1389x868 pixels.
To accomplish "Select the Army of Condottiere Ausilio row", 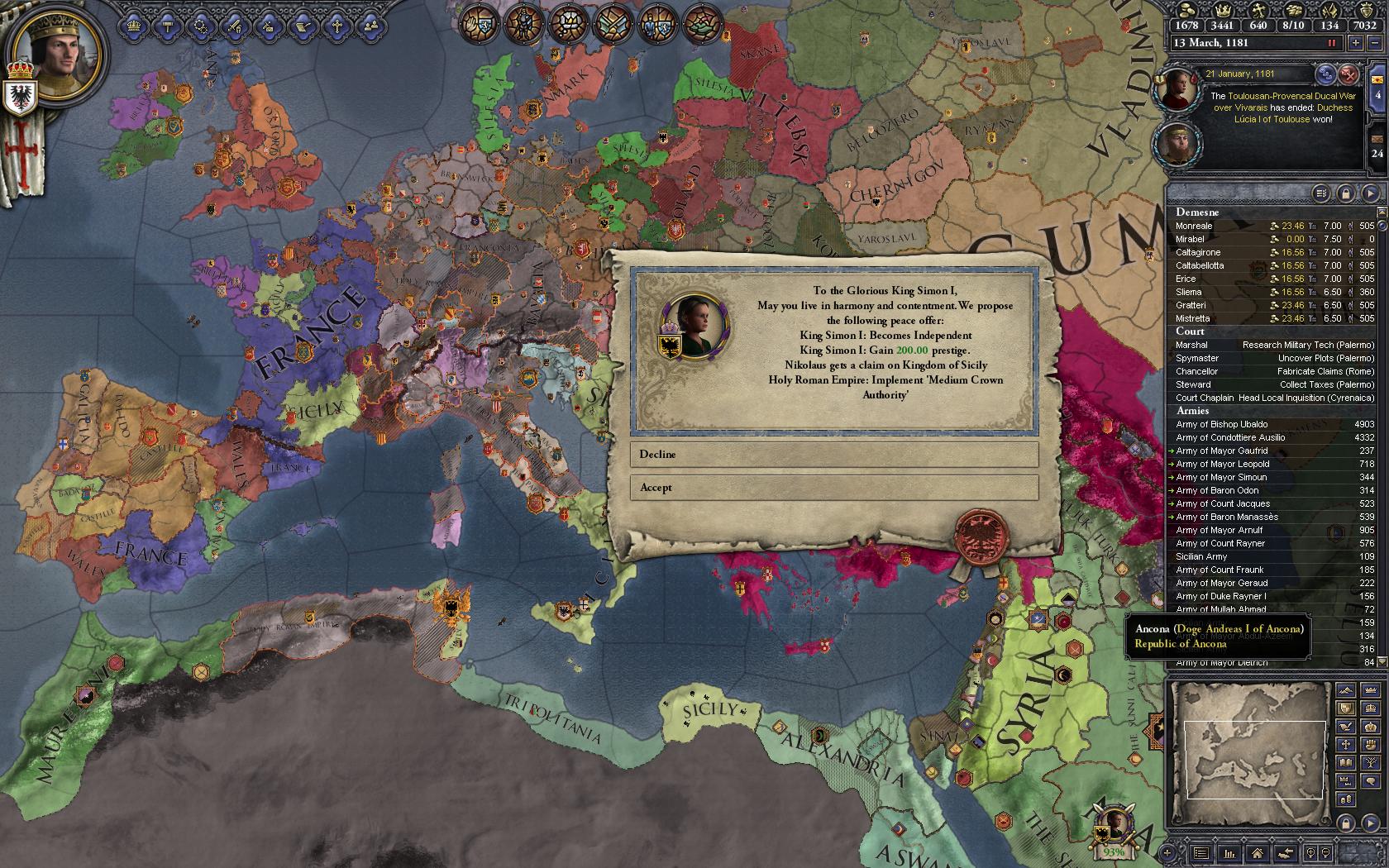I will (1274, 437).
